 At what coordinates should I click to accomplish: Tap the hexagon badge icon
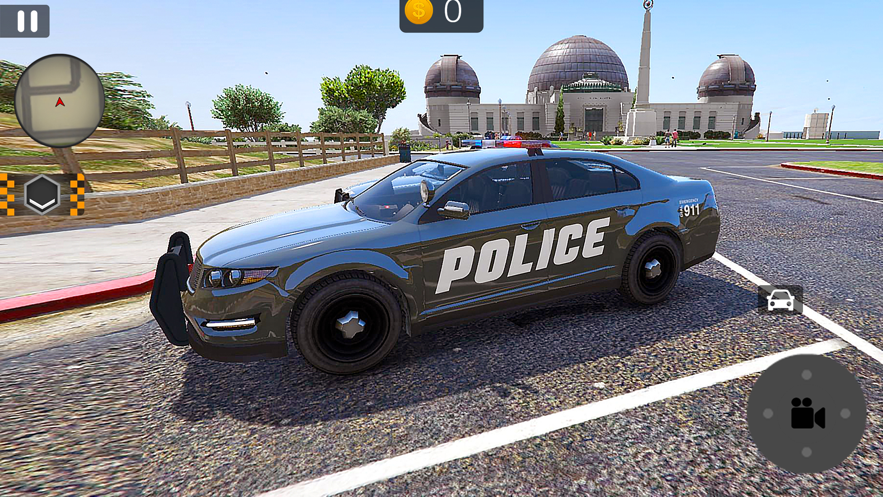[42, 194]
